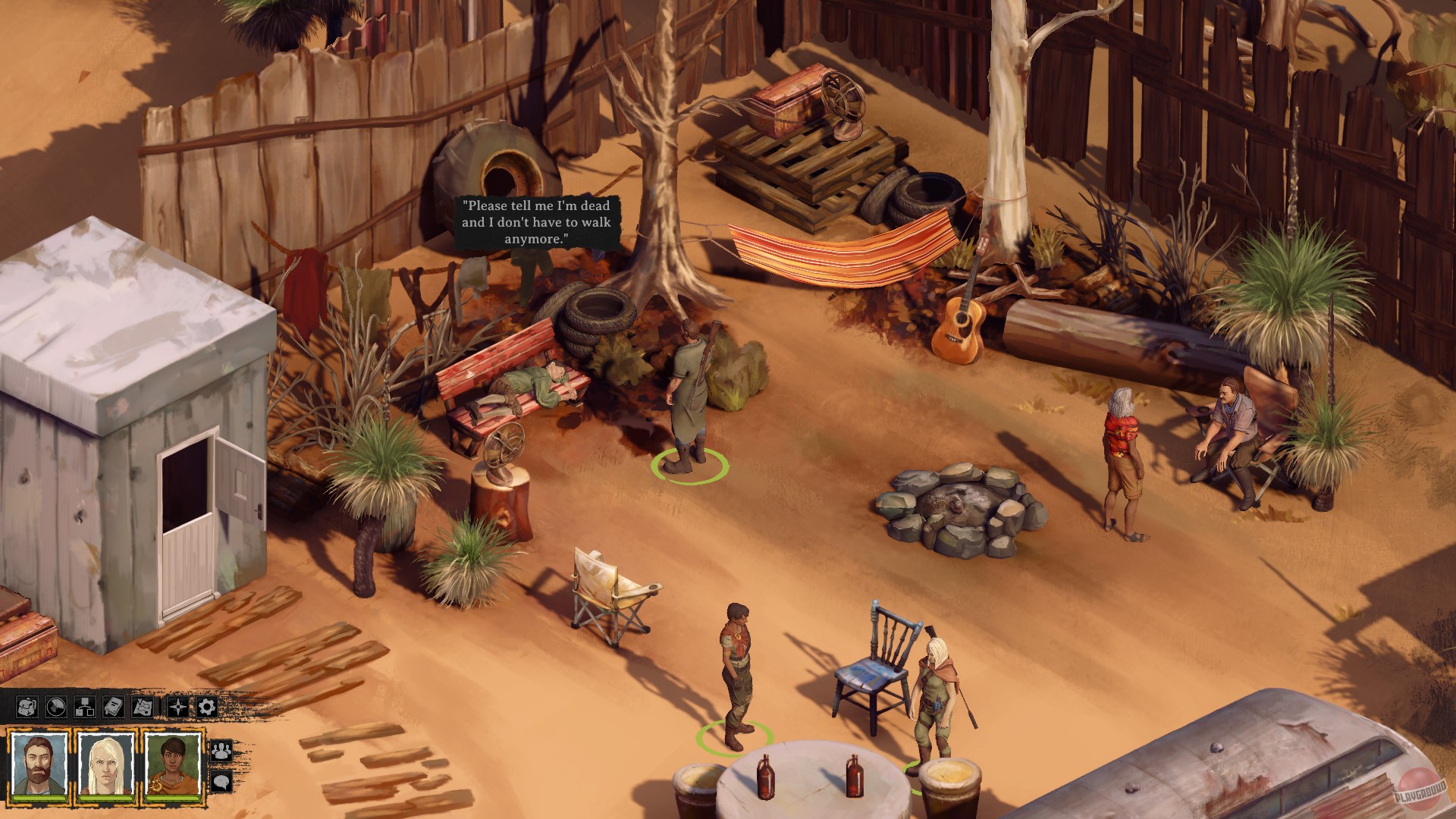Select the bearded man's portrait
Image resolution: width=1456 pixels, height=819 pixels.
(39, 762)
